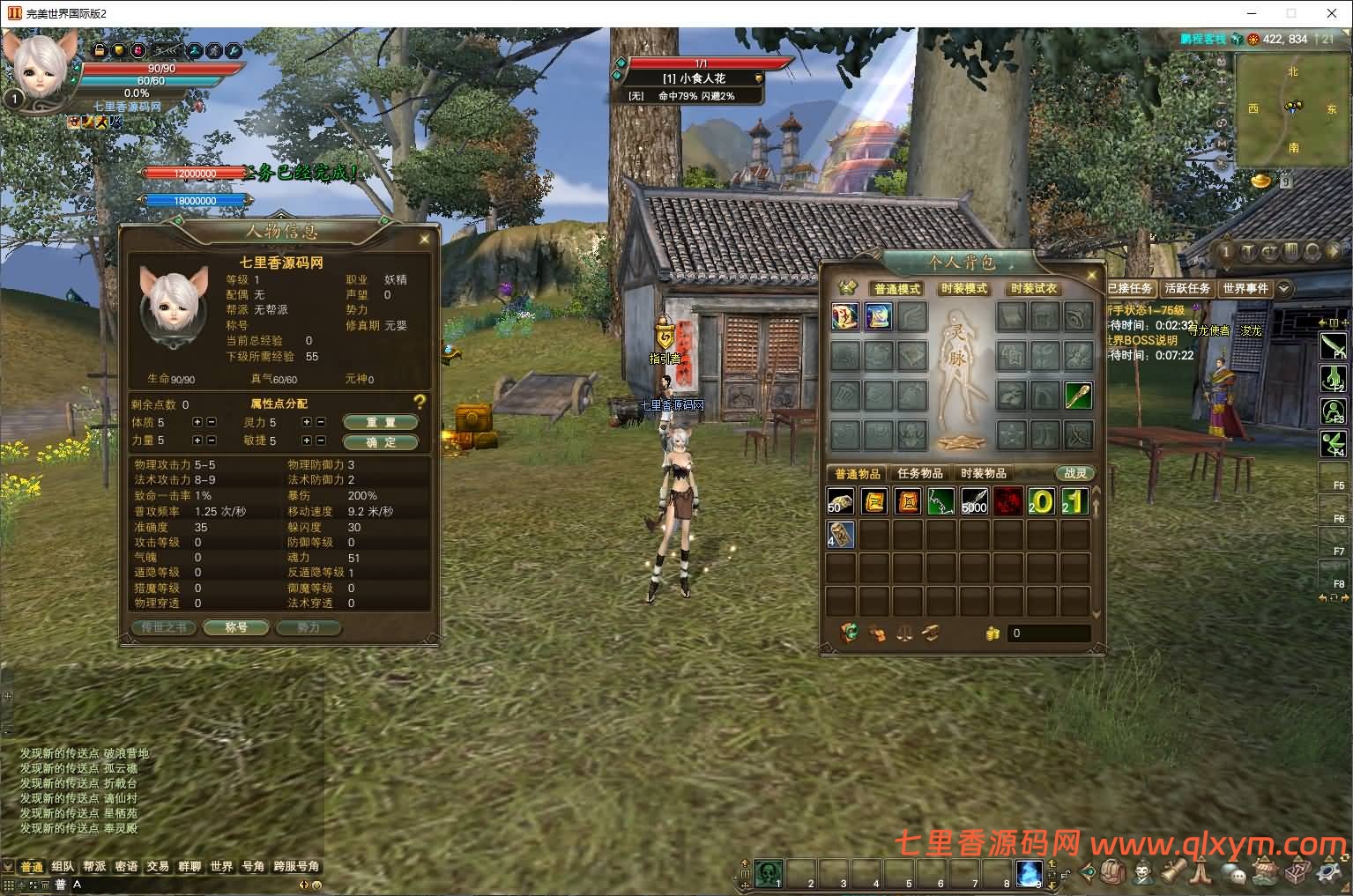Click the plus stepper next to 体质
This screenshot has width=1353, height=896.
[x=199, y=422]
